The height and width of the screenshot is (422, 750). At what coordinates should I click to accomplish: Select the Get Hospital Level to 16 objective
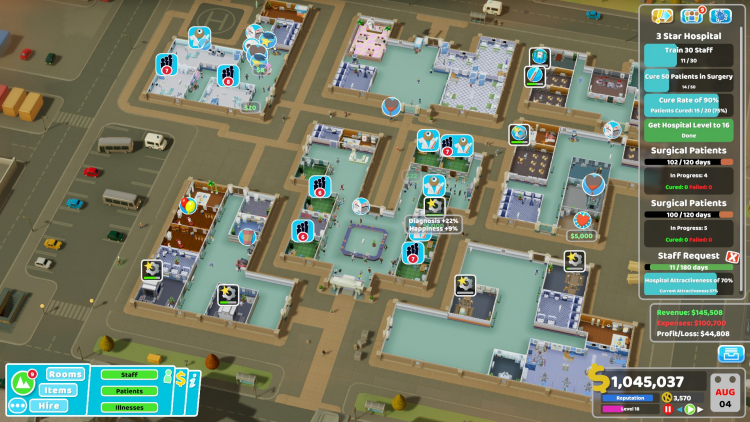(x=691, y=129)
